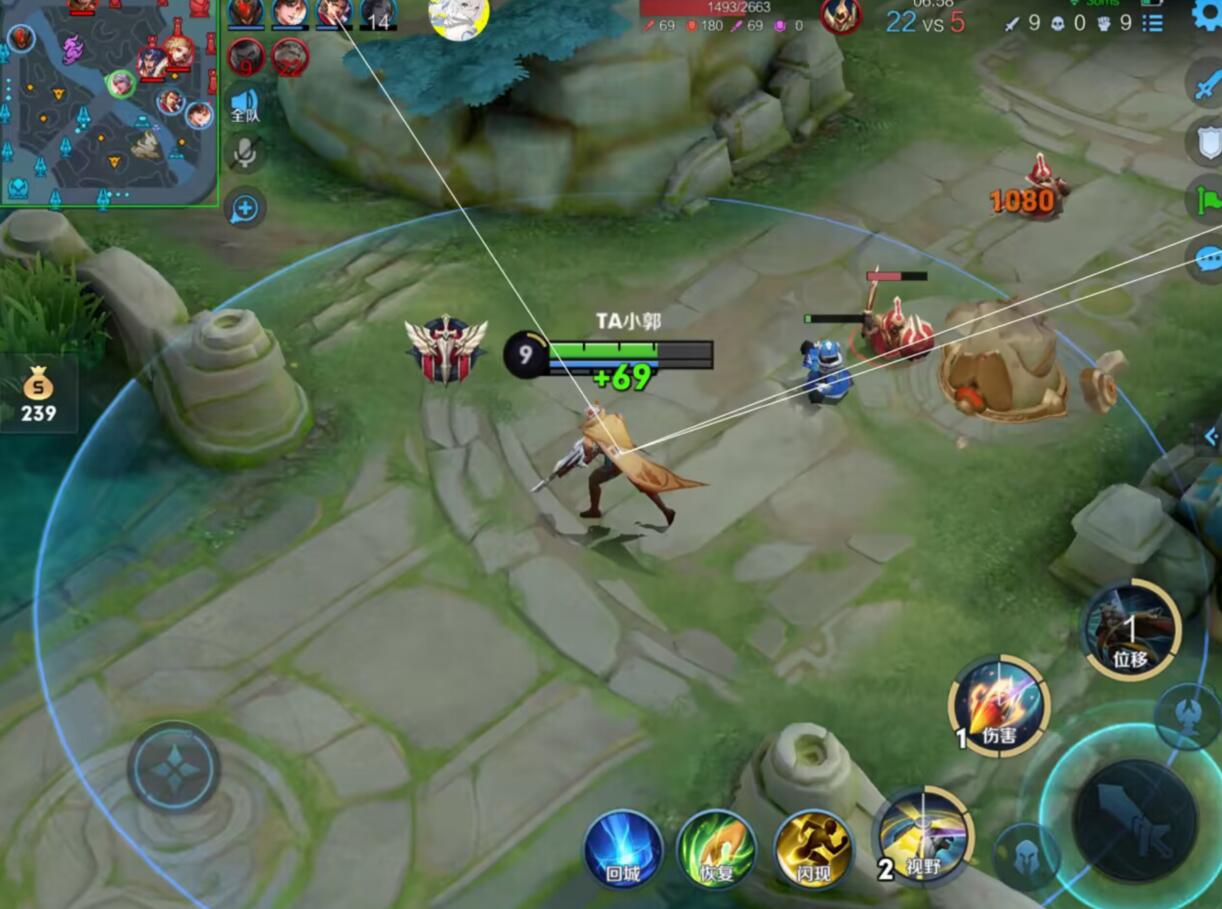Send the green flag gather signal

click(x=1207, y=200)
